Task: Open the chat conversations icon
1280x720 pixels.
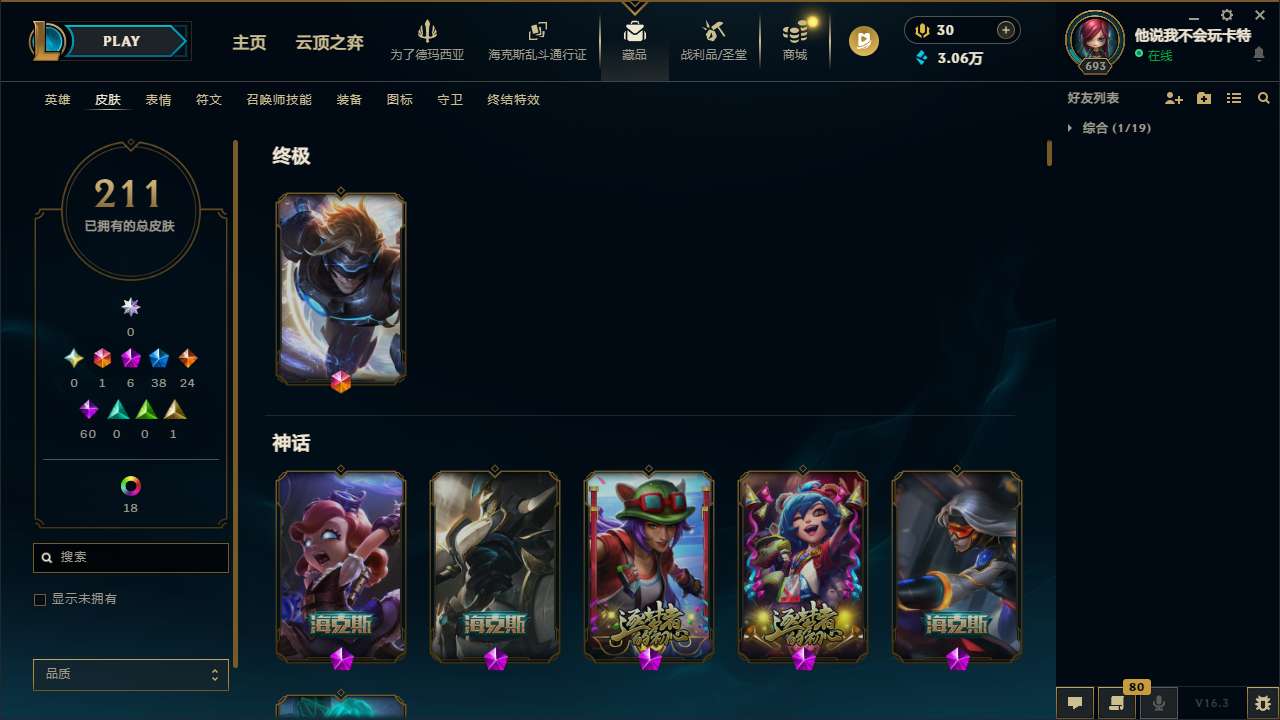Action: click(x=1074, y=702)
